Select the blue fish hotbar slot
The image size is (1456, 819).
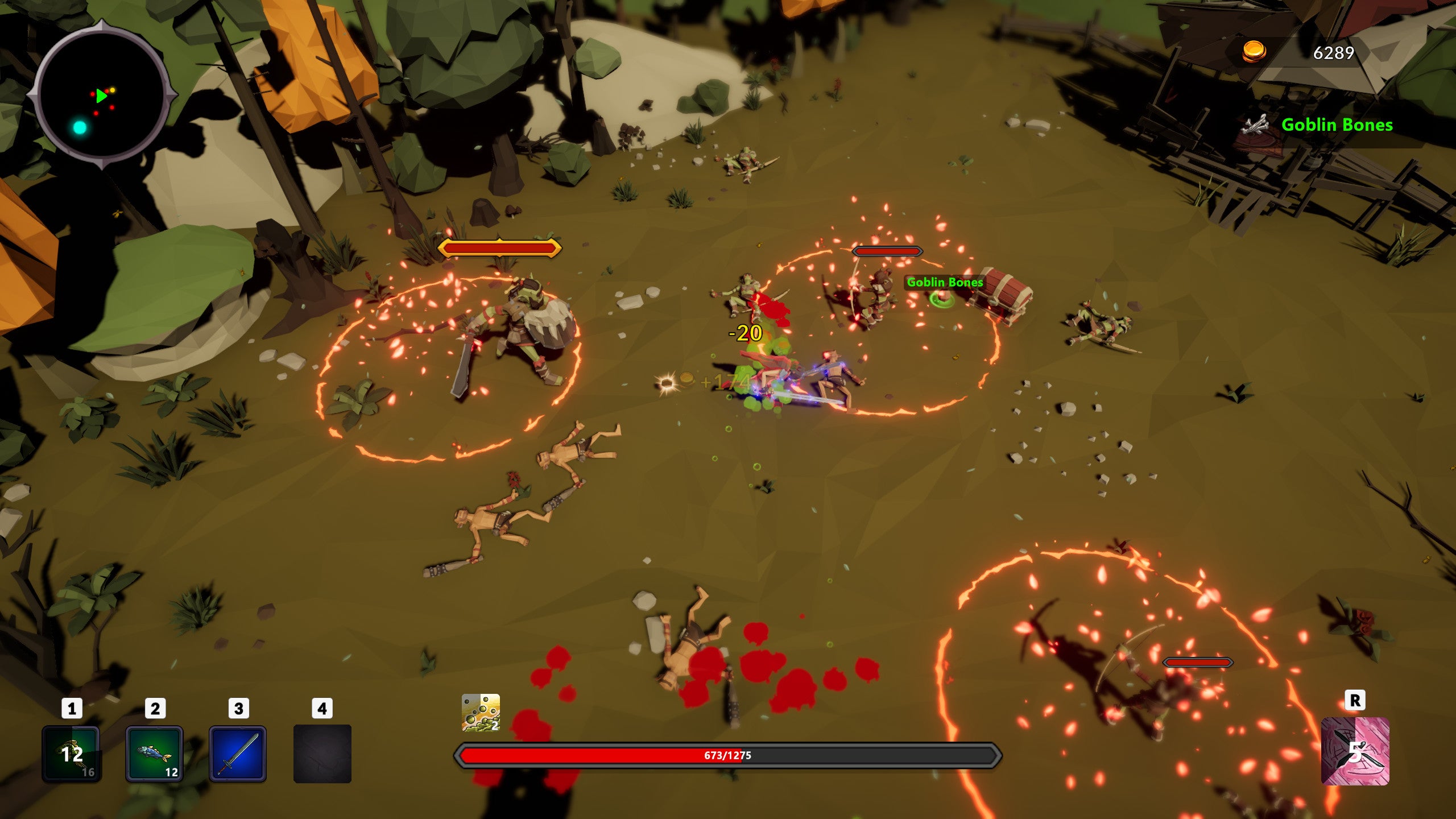(155, 754)
